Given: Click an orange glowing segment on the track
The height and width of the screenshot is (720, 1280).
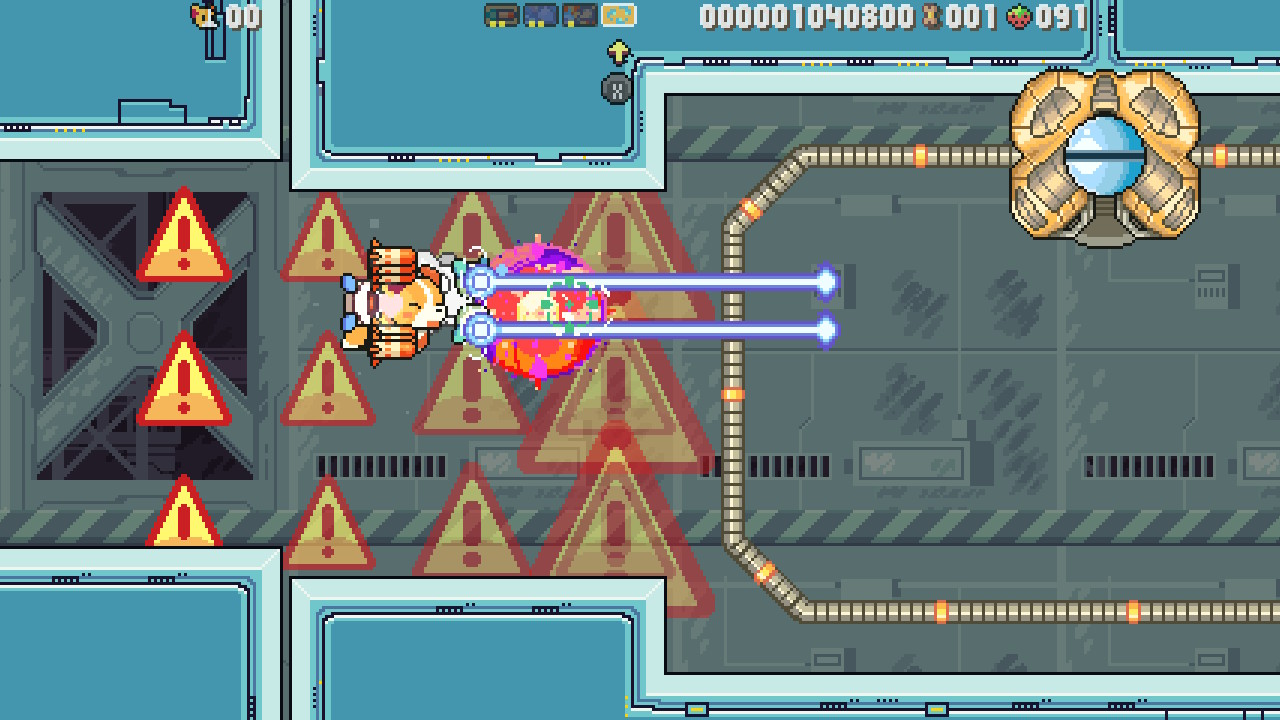Looking at the screenshot, I should point(918,154).
